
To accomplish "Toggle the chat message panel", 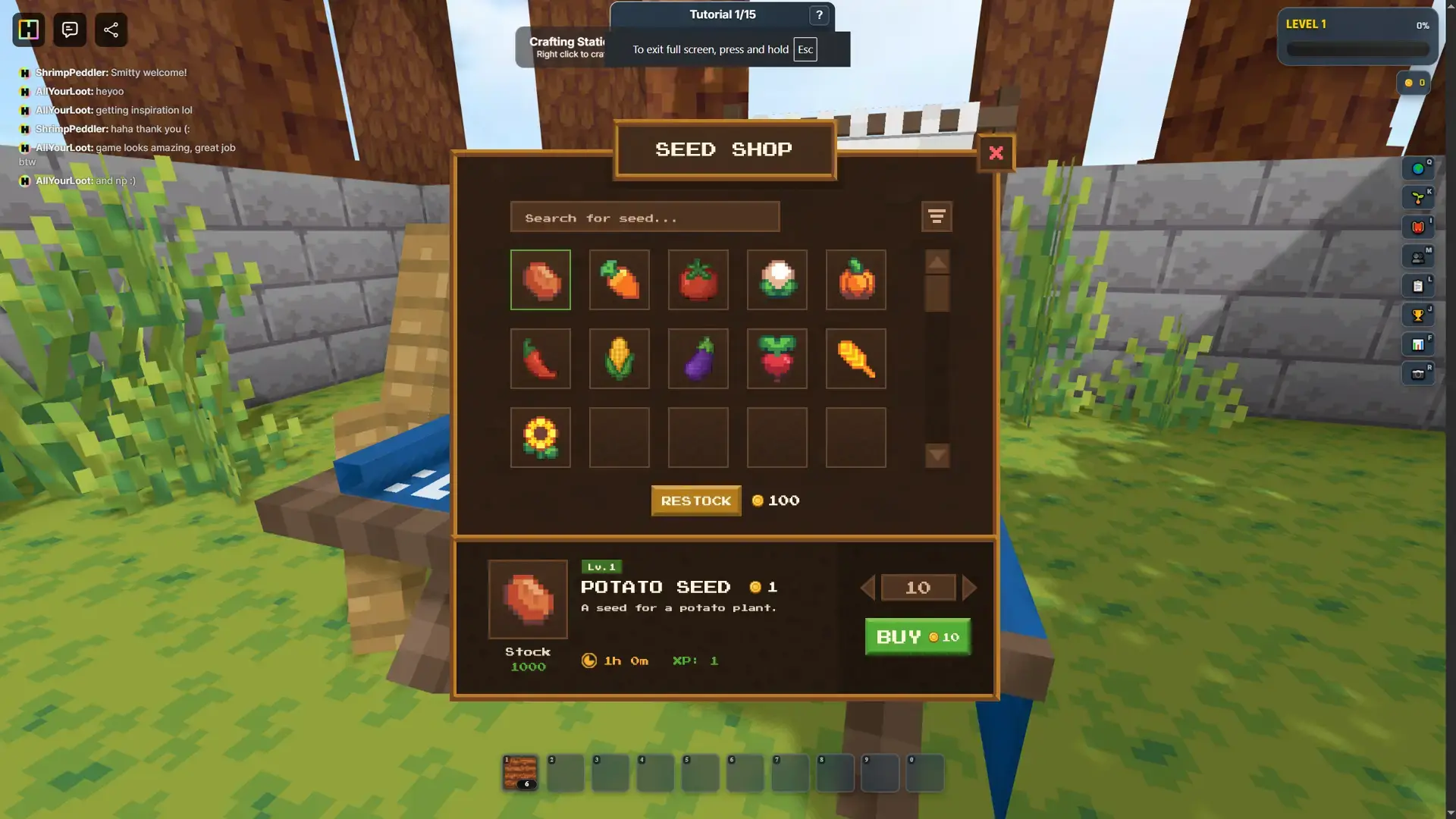I will click(69, 30).
